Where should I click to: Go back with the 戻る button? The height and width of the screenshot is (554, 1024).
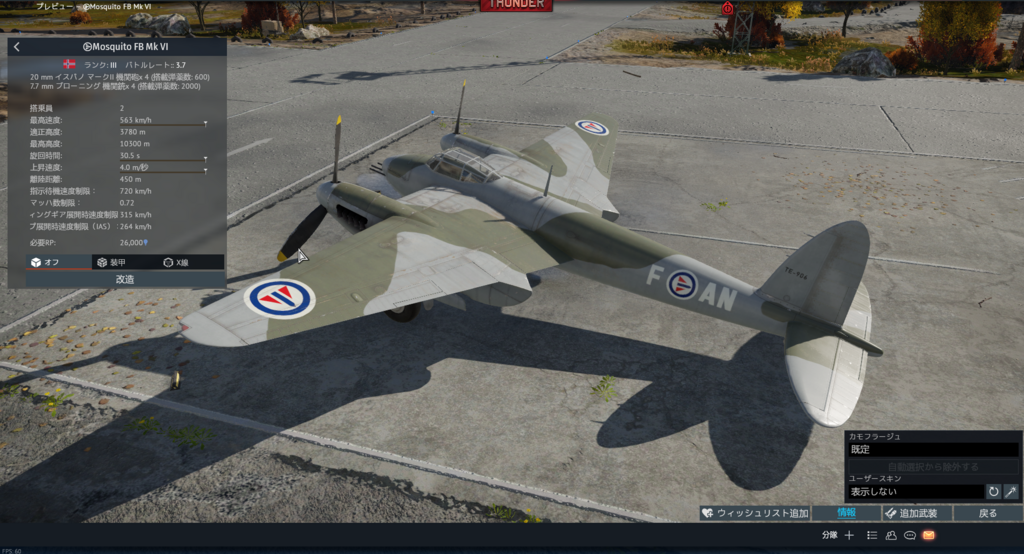tap(987, 513)
